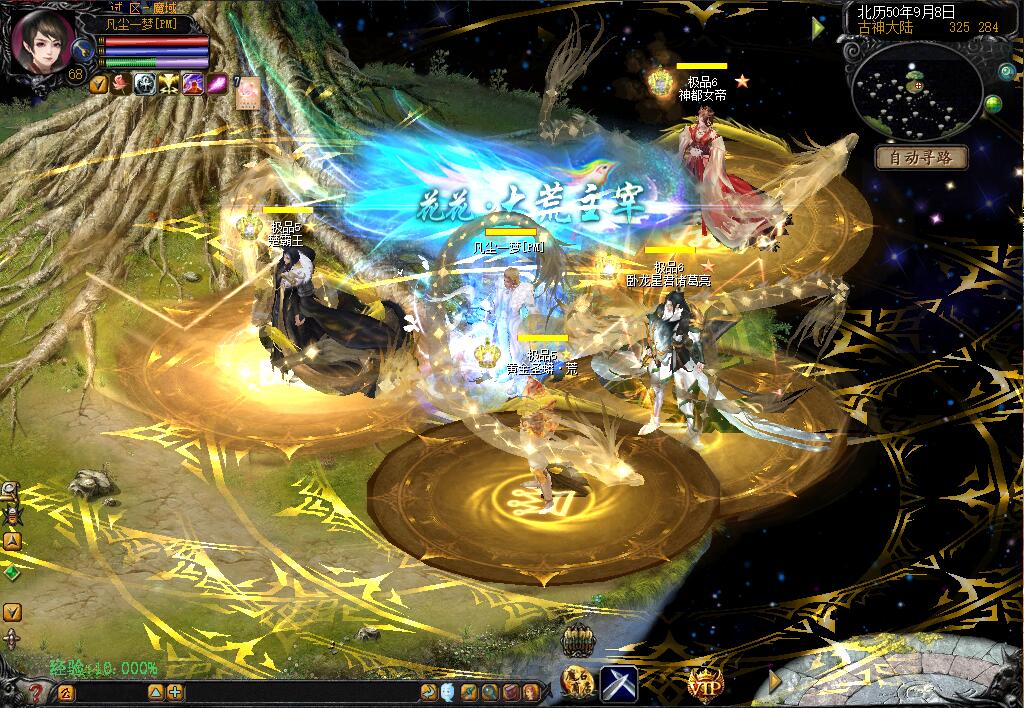This screenshot has height=708, width=1024.
Task: Click the 自动寻路 auto-pathfinding button
Action: pos(921,158)
